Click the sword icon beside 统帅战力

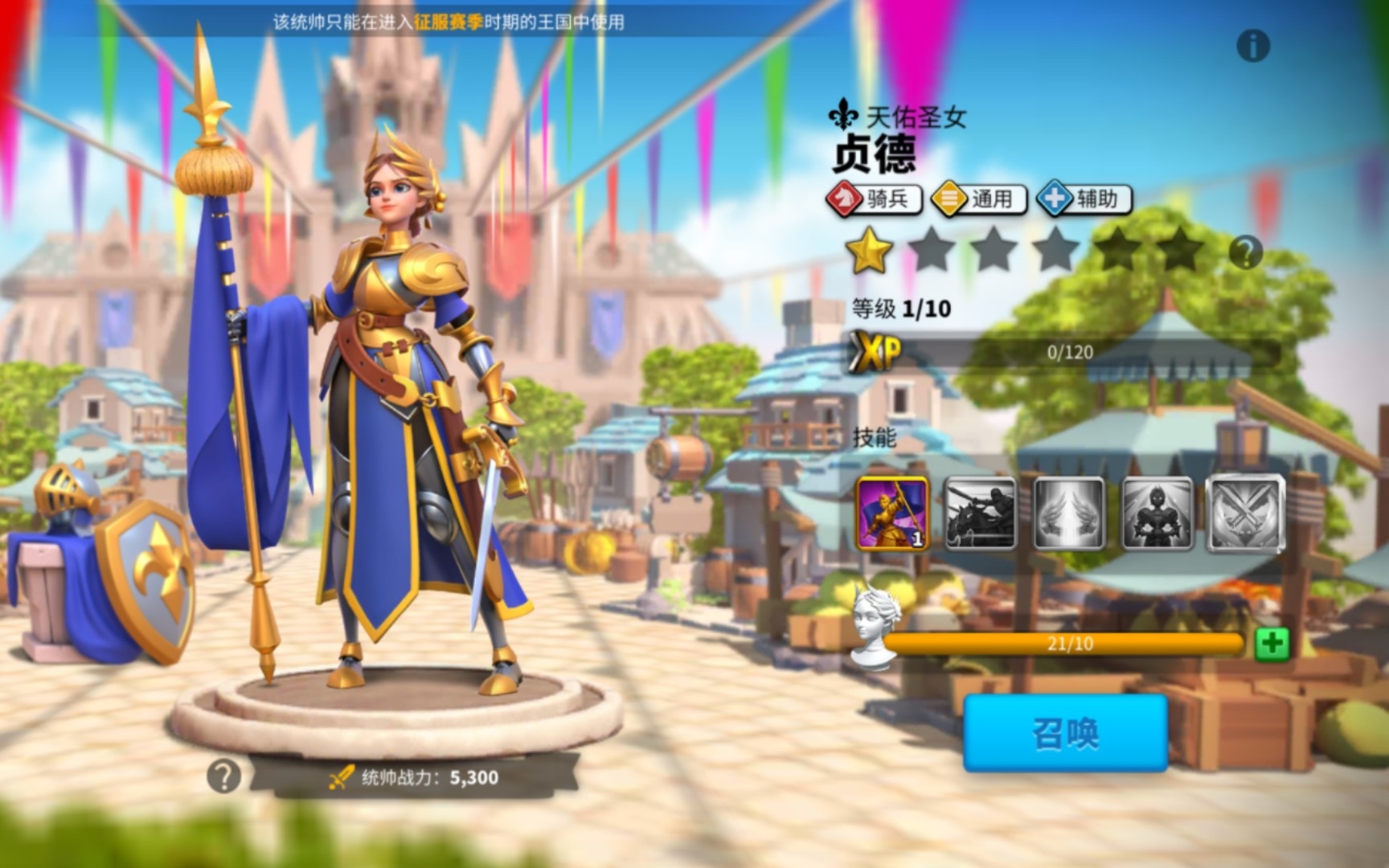coord(341,776)
